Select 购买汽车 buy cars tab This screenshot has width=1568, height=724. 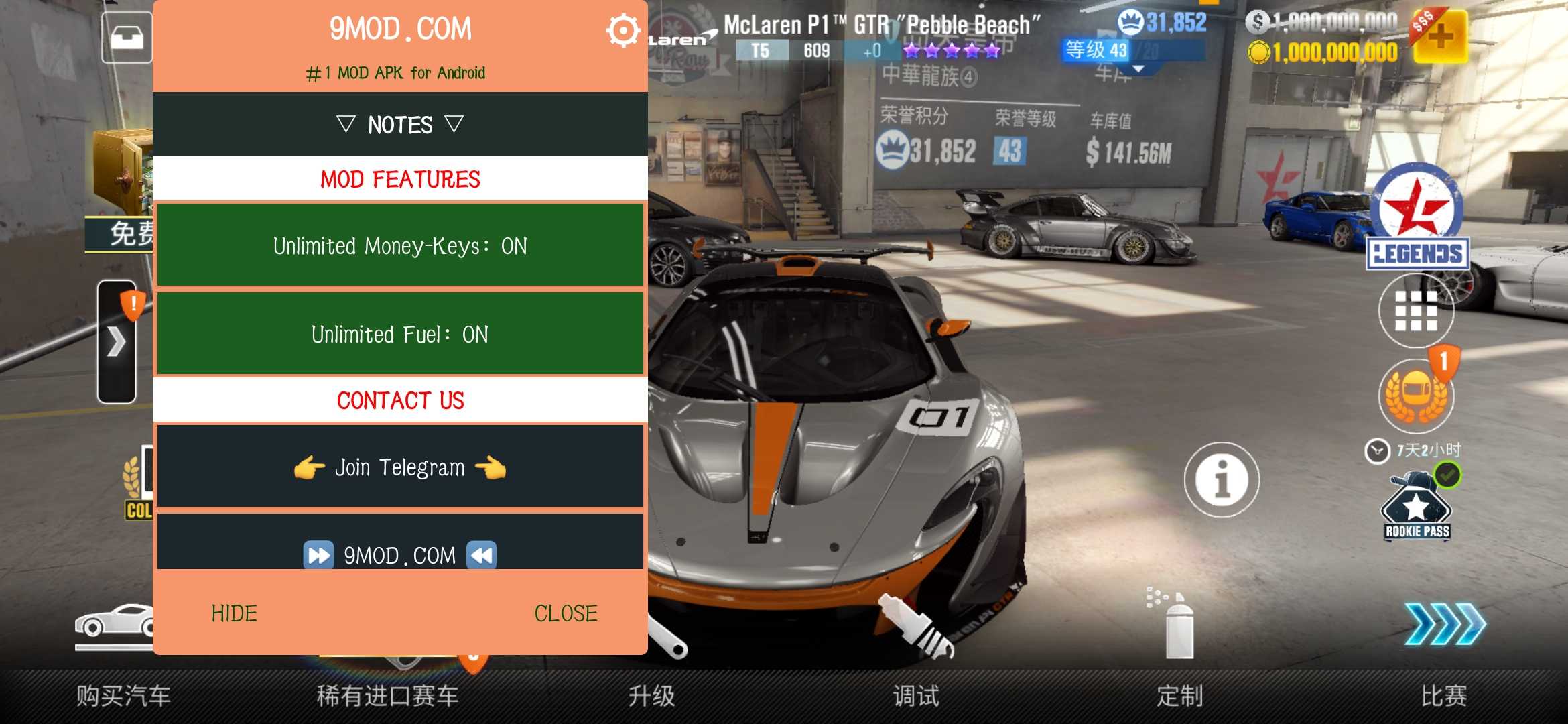click(124, 696)
